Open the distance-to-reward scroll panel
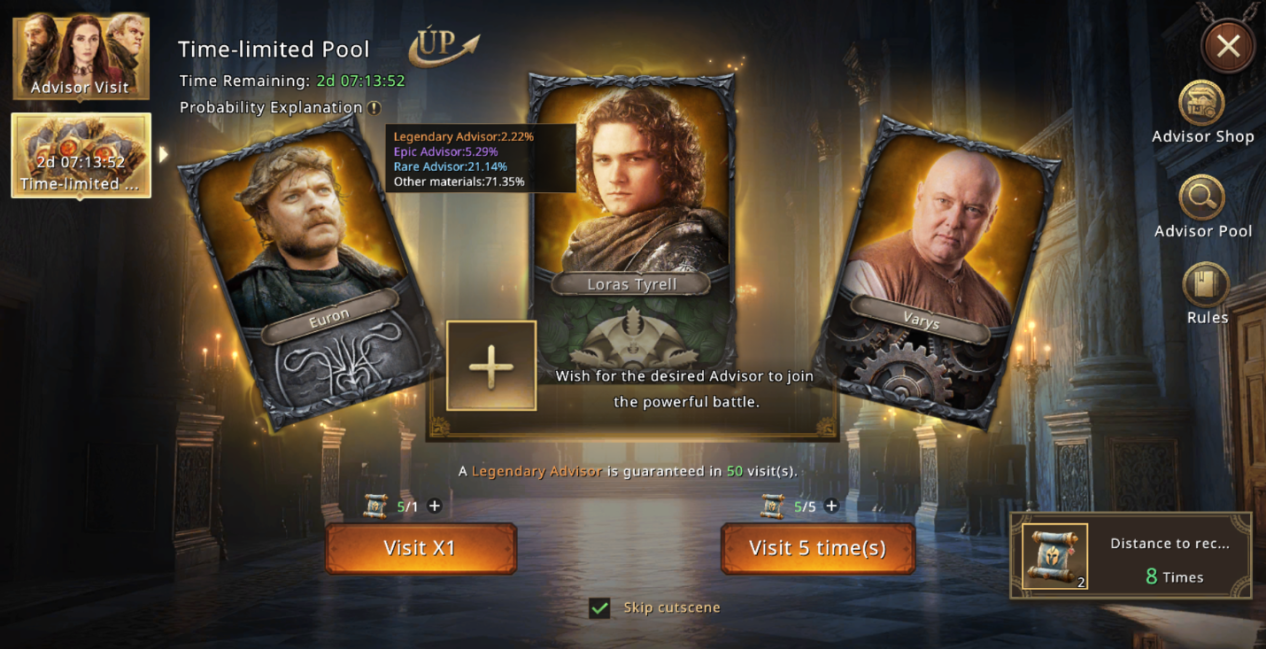Screen dimensions: 1266x649 coord(1130,556)
